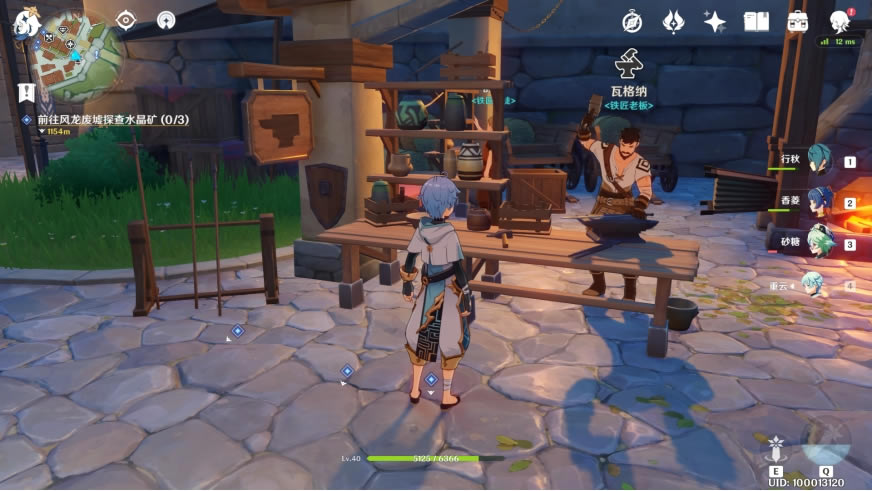The width and height of the screenshot is (872, 491).
Task: Open the circular domain icon beside elemental sight
Action: tap(166, 20)
